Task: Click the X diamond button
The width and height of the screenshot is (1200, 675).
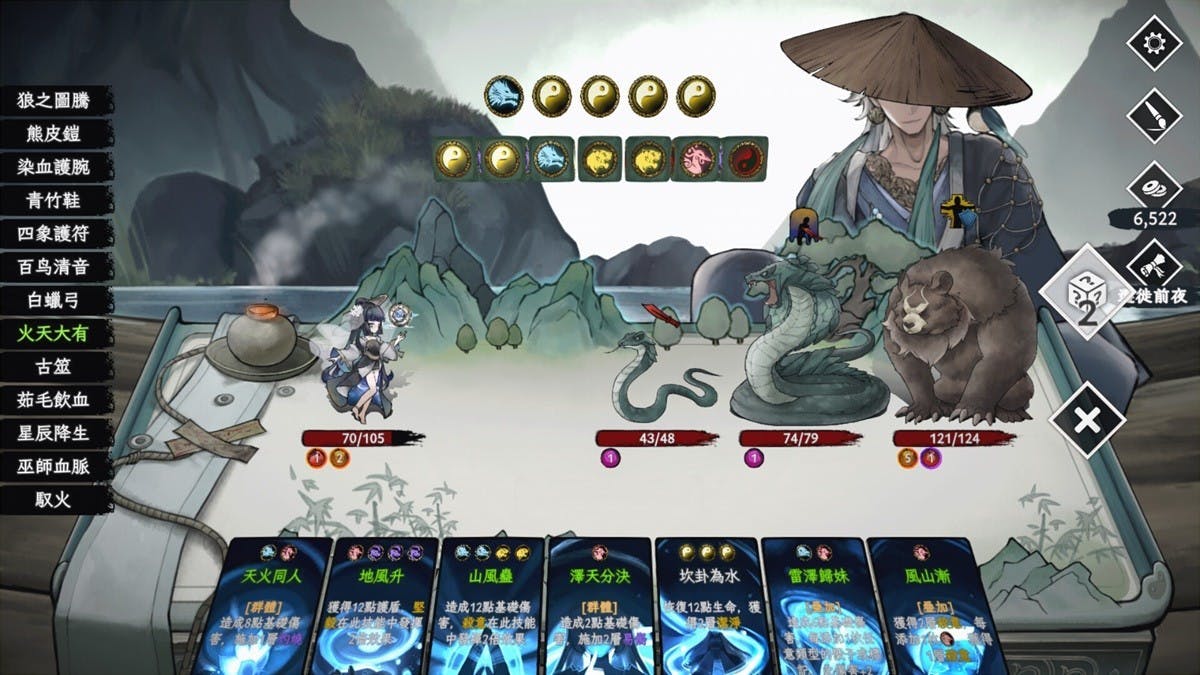Action: 1086,419
